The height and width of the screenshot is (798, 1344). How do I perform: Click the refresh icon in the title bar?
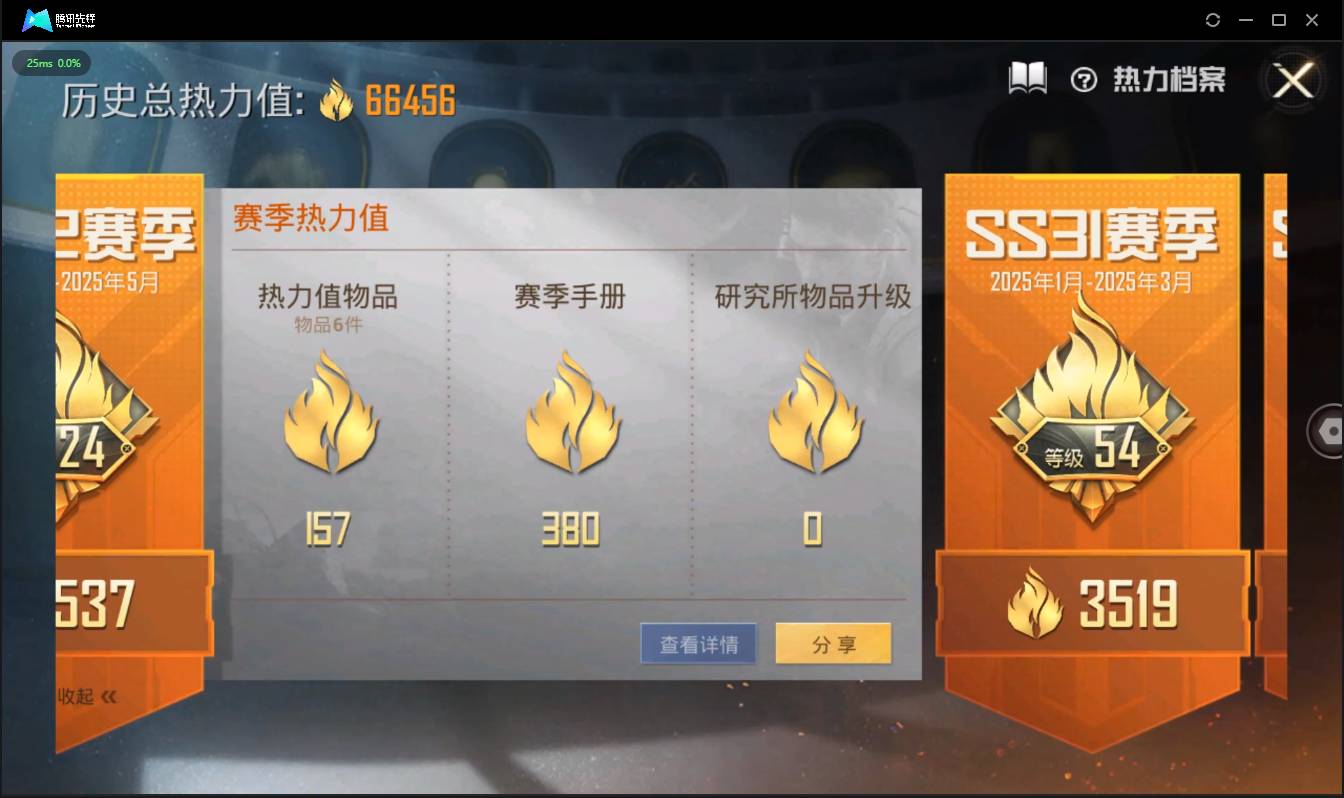tap(1213, 20)
